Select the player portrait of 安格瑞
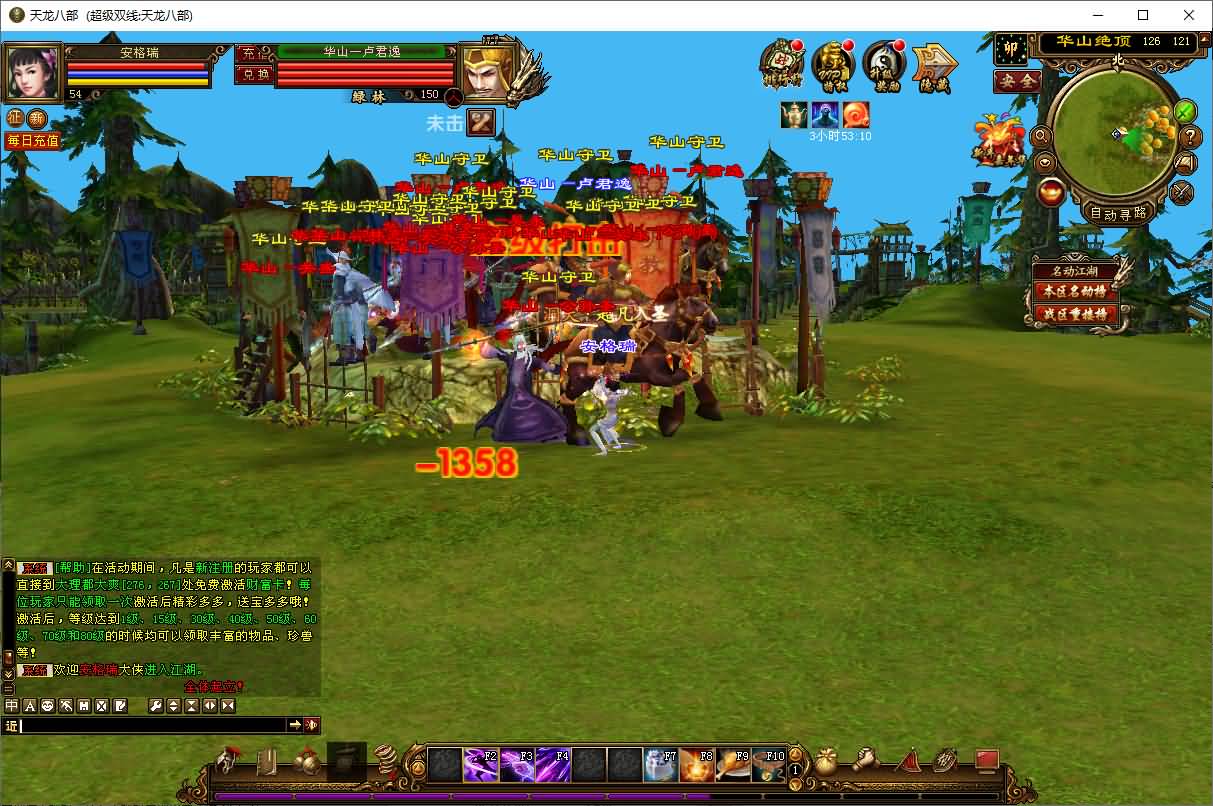1213x806 pixels. (x=33, y=70)
